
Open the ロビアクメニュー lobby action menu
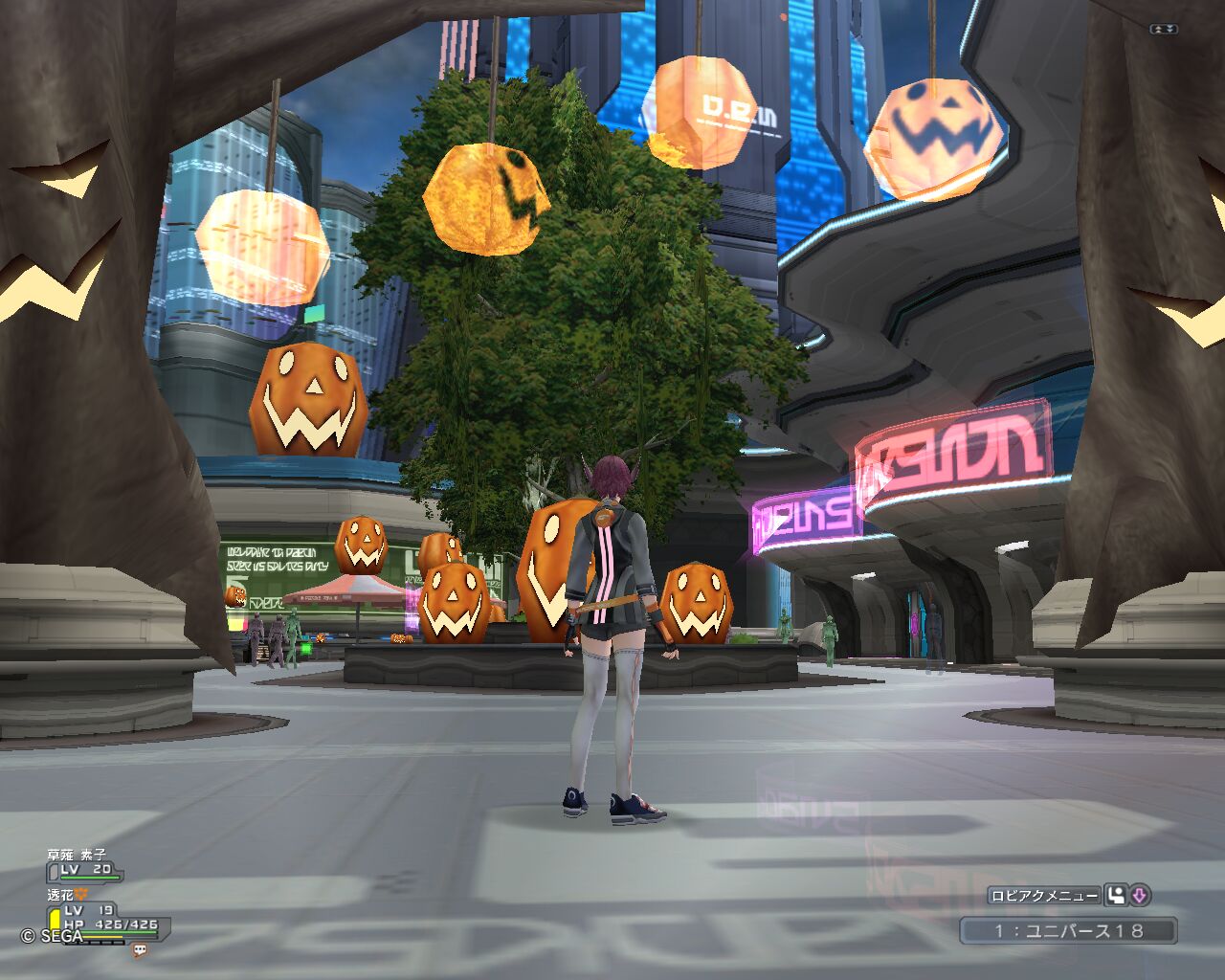1043,896
